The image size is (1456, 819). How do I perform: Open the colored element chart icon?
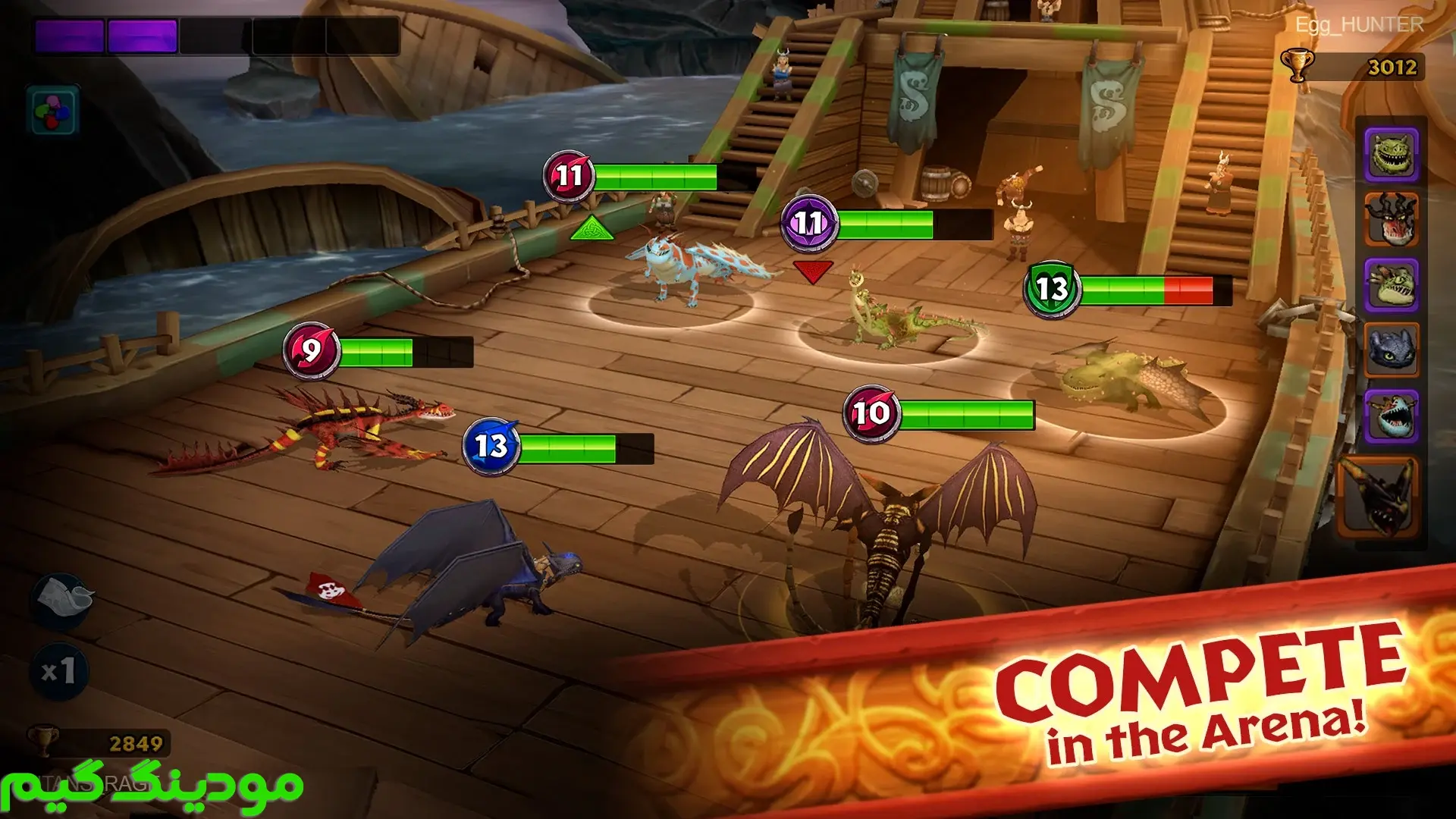[53, 111]
